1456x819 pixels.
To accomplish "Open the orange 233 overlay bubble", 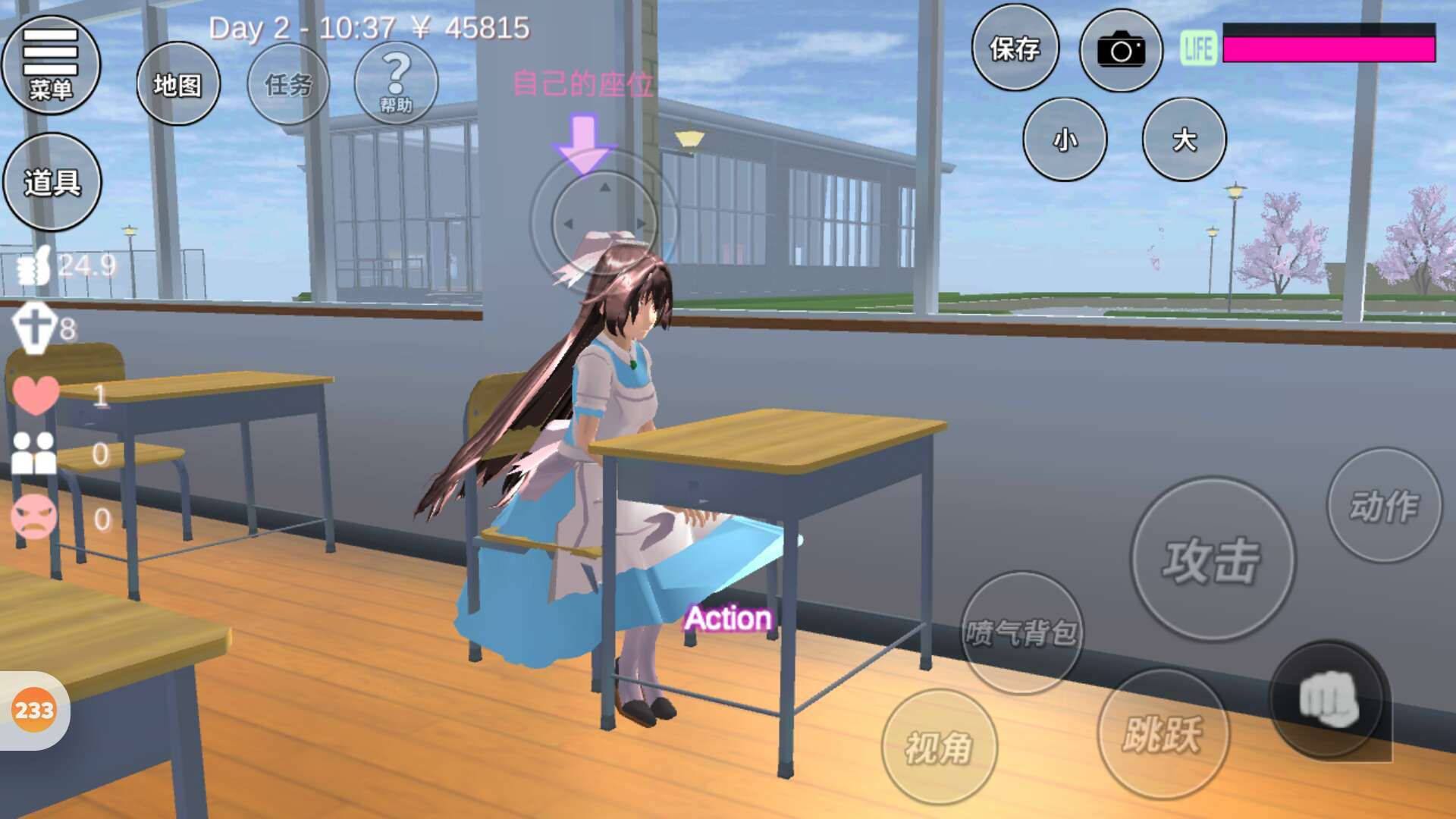I will pos(34,711).
